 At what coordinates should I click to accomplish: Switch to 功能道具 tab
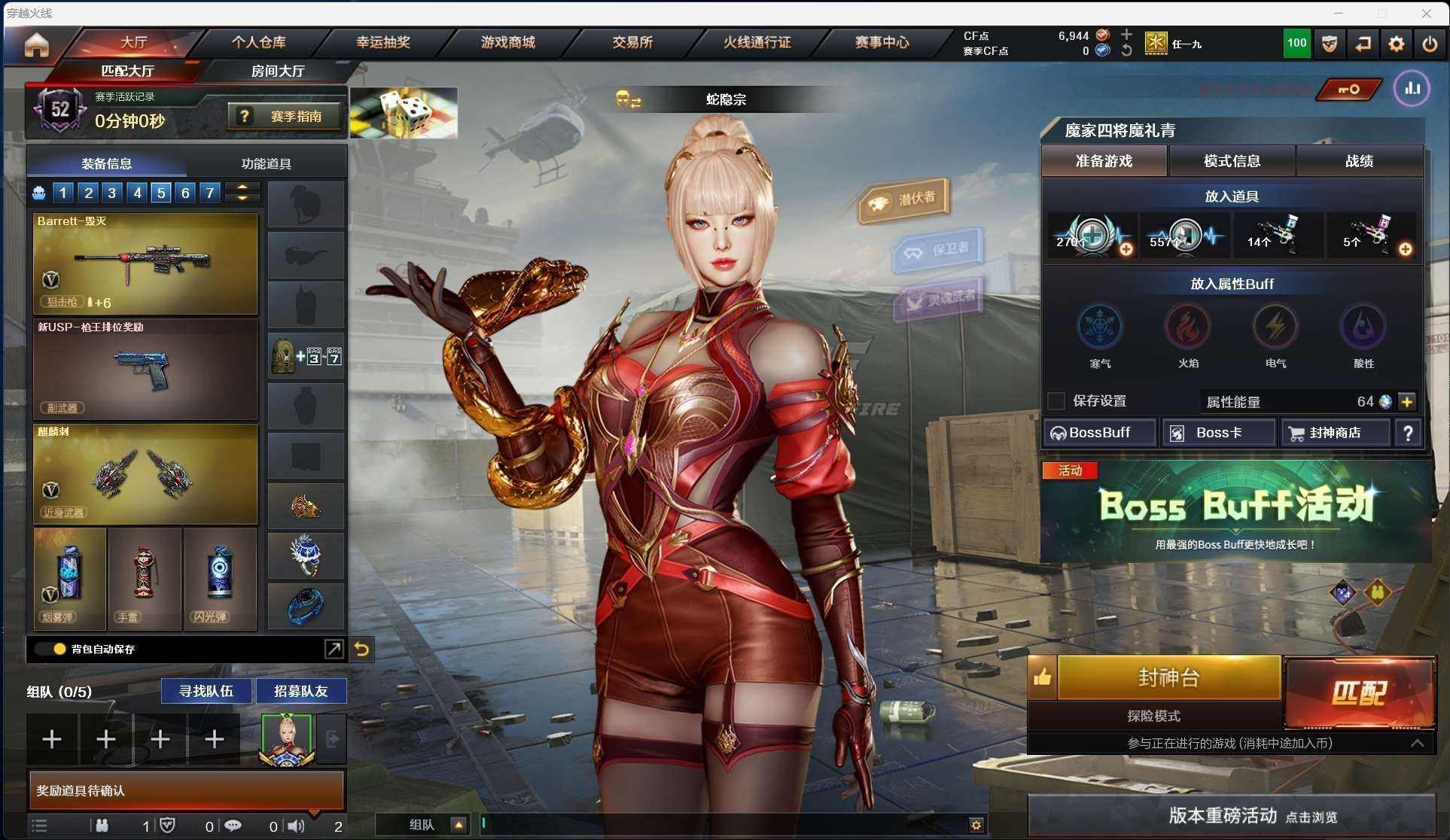click(266, 163)
